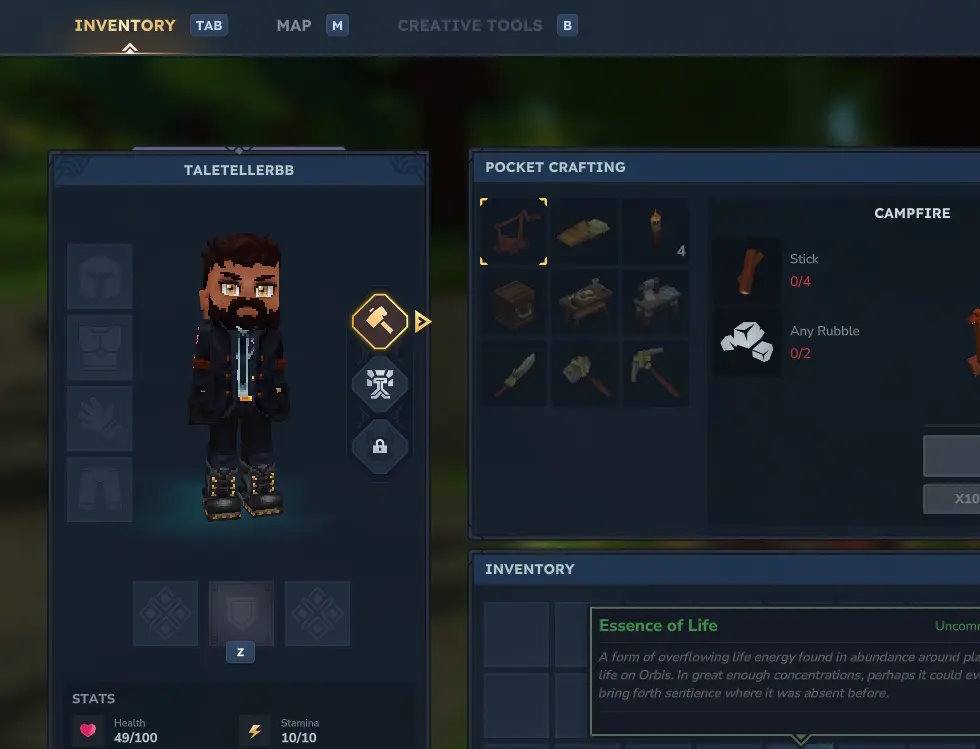Viewport: 980px width, 749px height.
Task: Choose the torch crafting recipe
Action: pos(656,231)
